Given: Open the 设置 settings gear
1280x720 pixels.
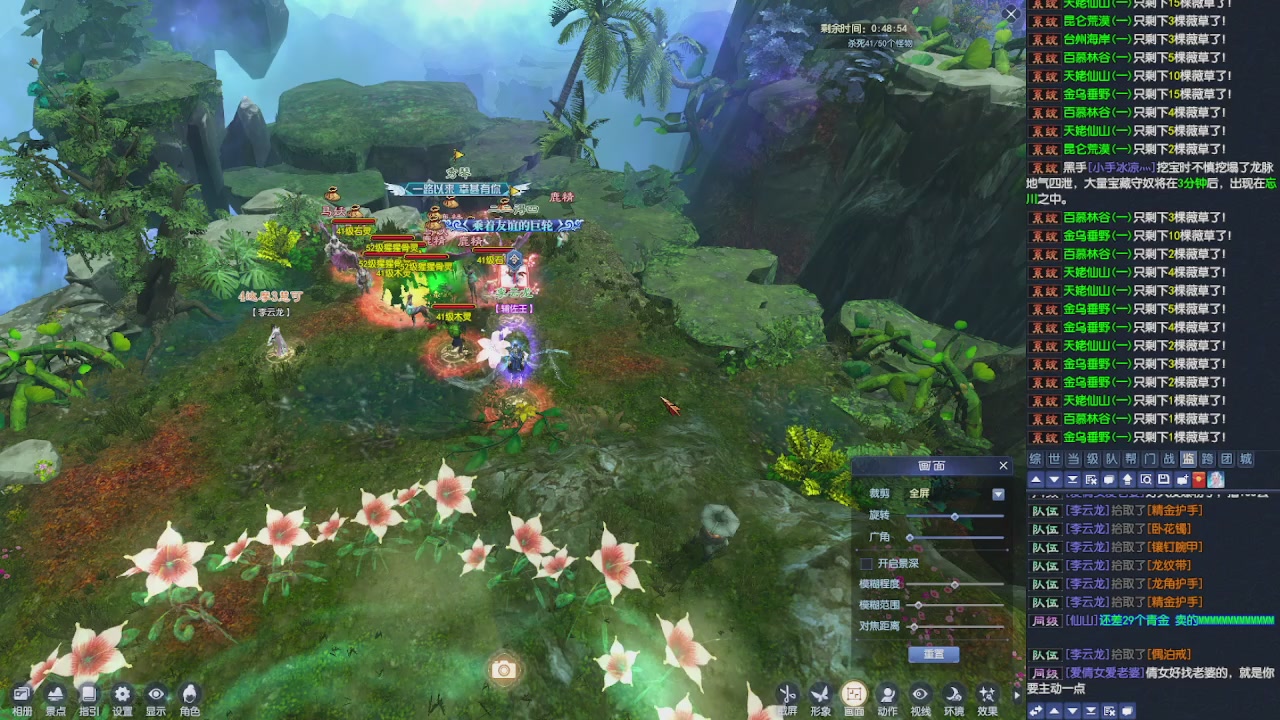Looking at the screenshot, I should coord(122,698).
